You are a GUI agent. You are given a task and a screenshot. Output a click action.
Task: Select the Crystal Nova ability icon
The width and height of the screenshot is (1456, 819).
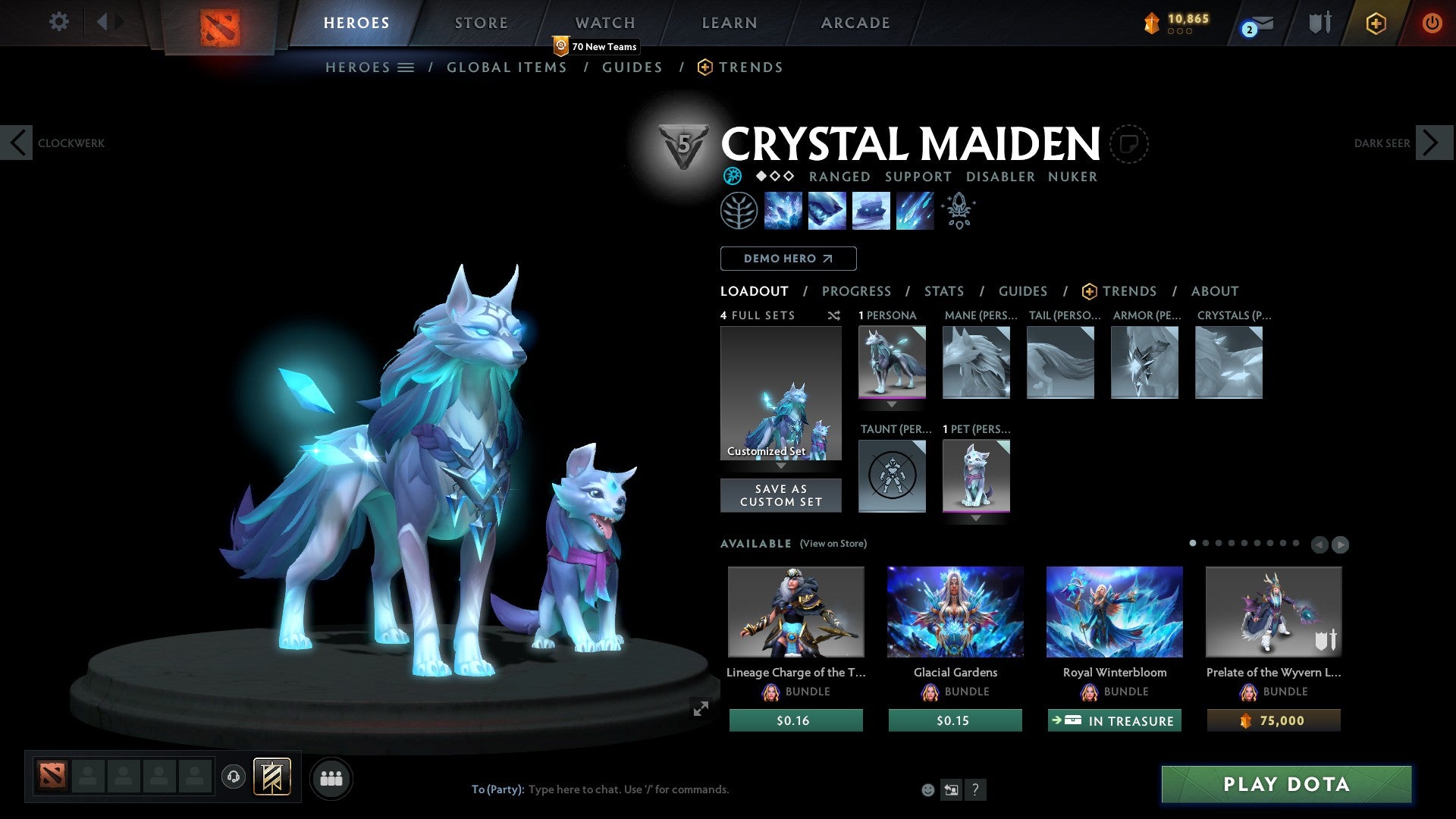click(783, 211)
